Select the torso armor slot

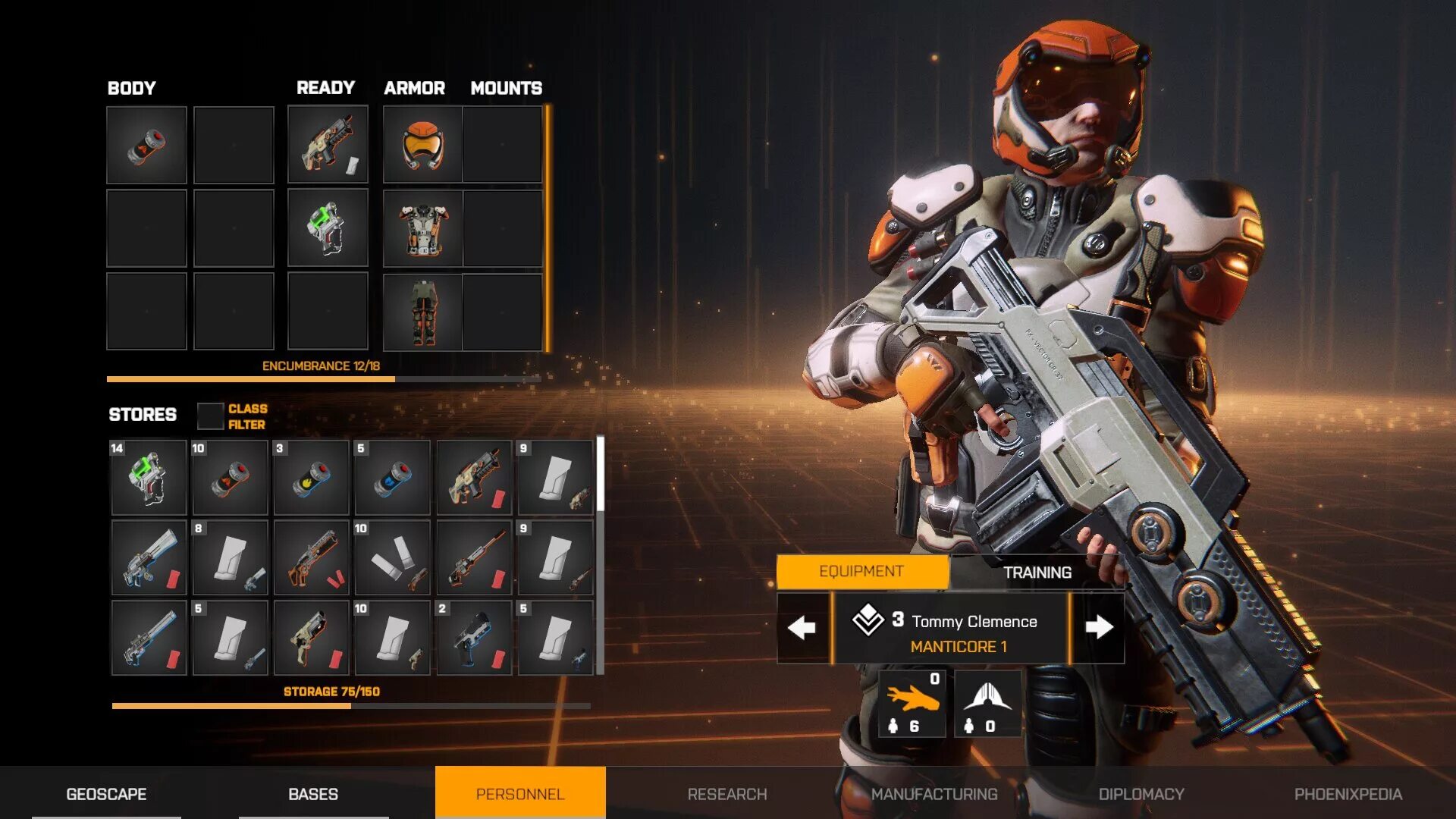click(x=423, y=228)
